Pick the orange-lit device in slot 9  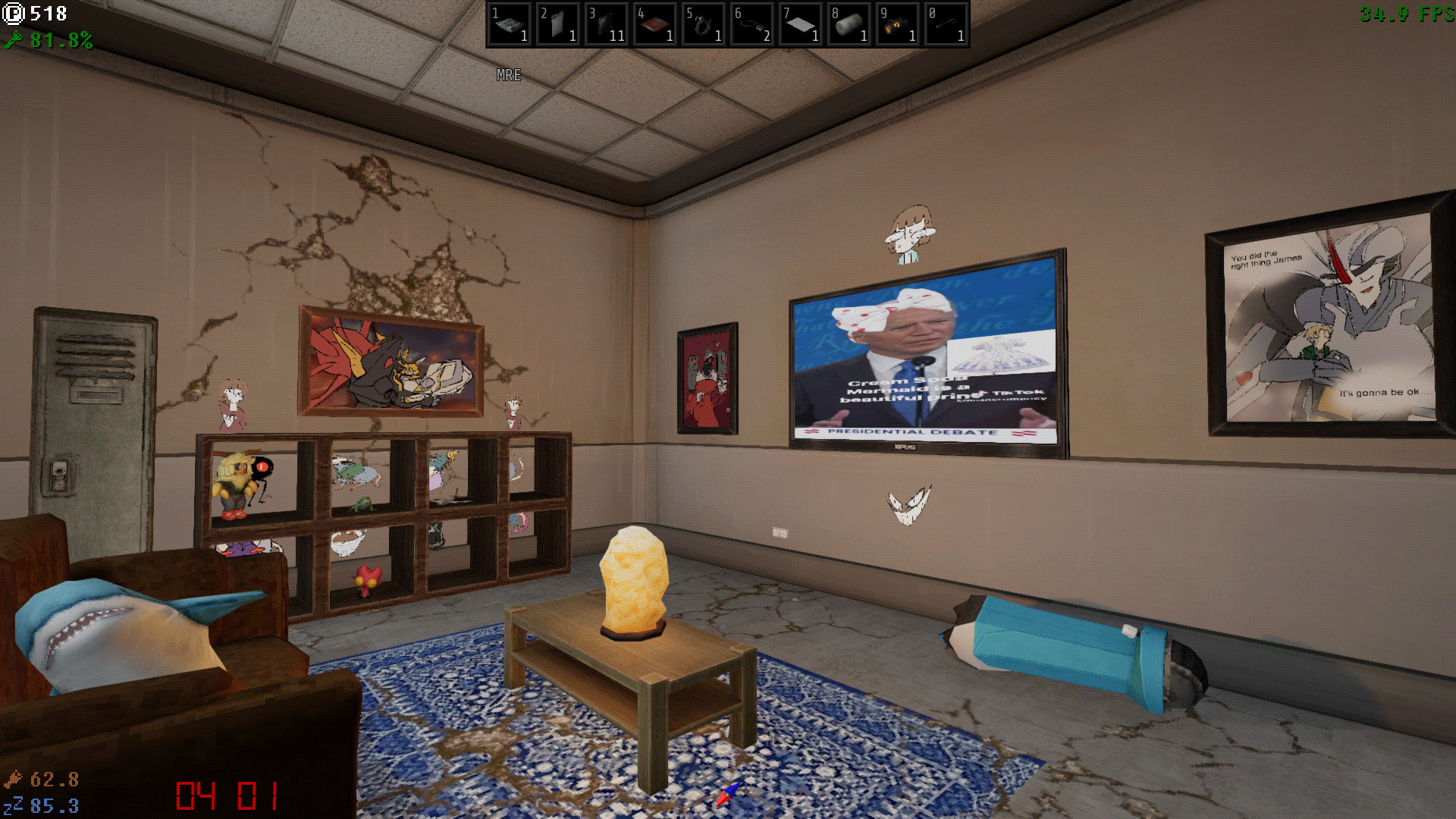pyautogui.click(x=898, y=24)
